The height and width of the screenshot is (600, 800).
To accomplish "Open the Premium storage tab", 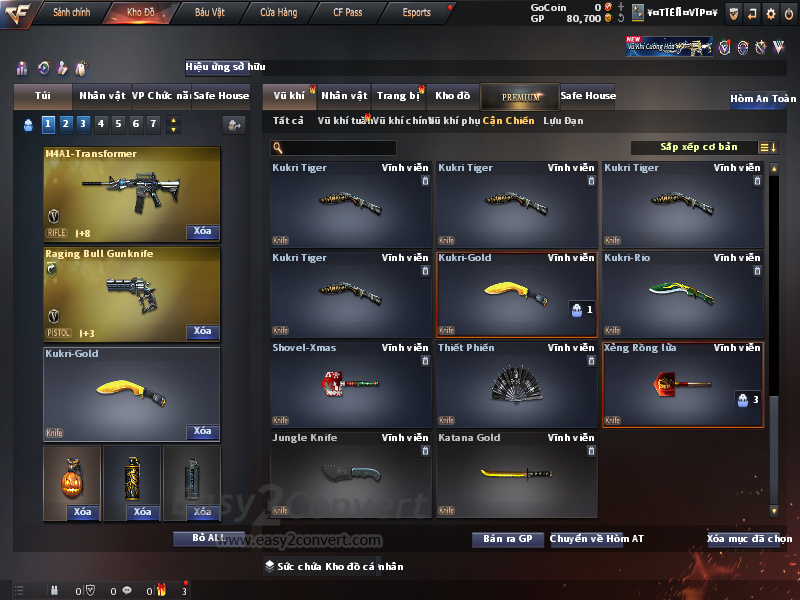I will point(520,97).
